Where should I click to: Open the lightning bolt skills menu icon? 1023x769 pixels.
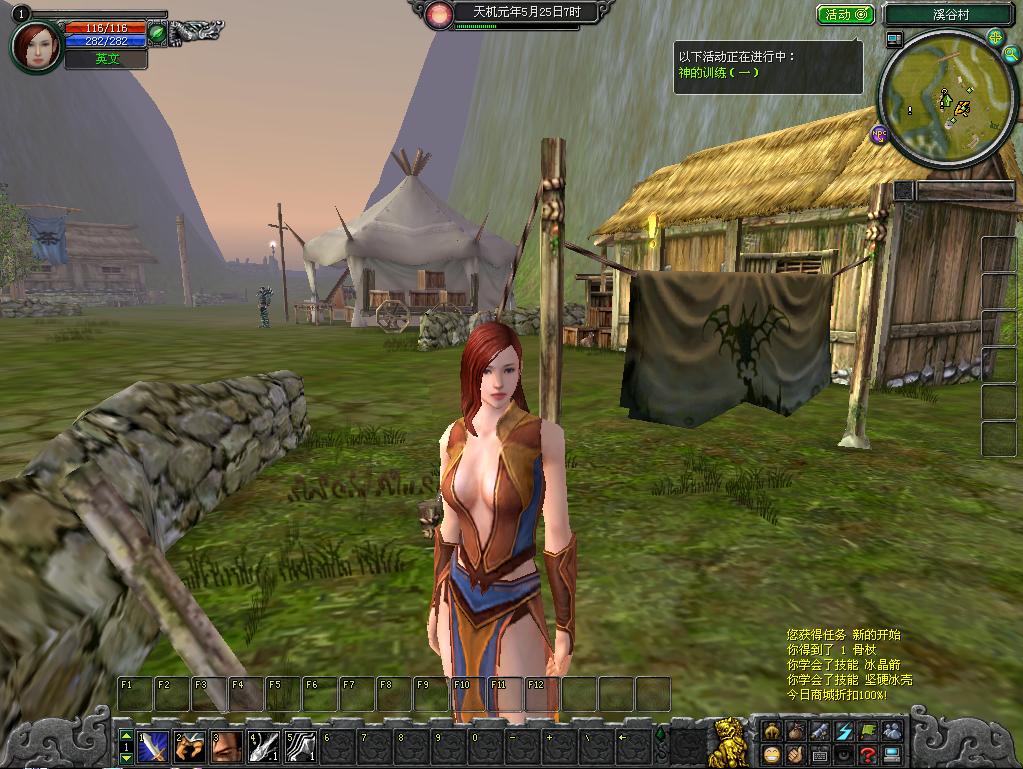pos(844,731)
